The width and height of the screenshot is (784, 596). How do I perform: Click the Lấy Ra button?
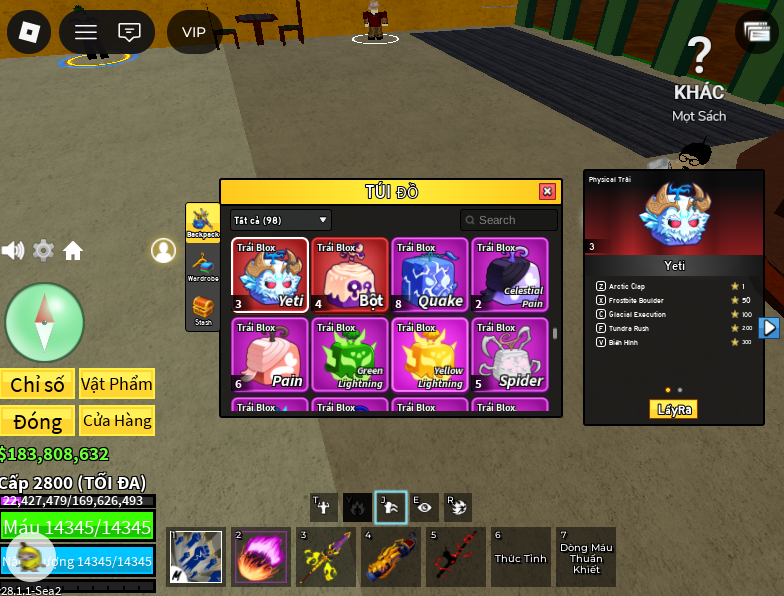click(x=674, y=409)
